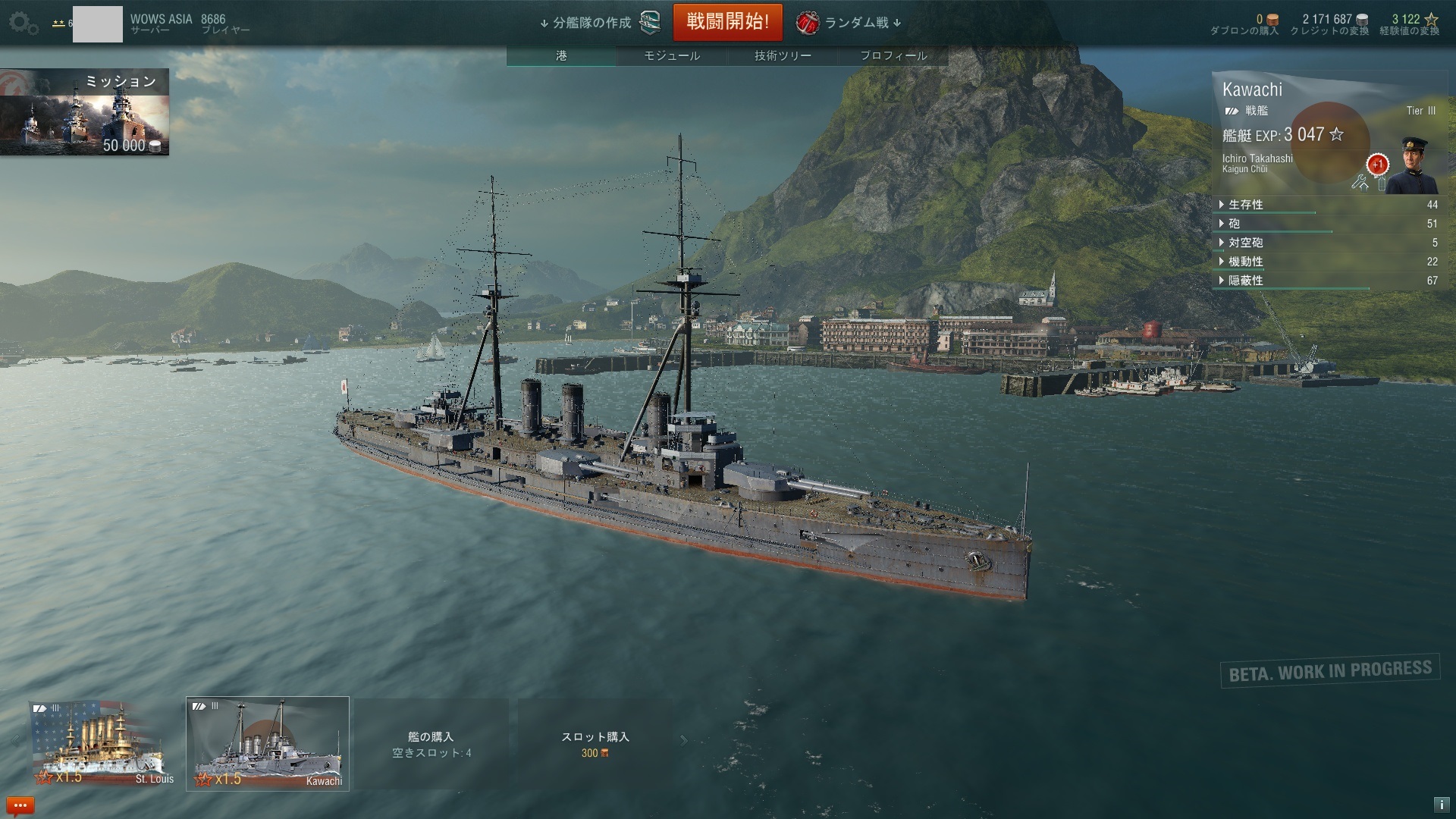Select the St. Louis ship card
This screenshot has width=1456, height=819.
click(x=103, y=743)
